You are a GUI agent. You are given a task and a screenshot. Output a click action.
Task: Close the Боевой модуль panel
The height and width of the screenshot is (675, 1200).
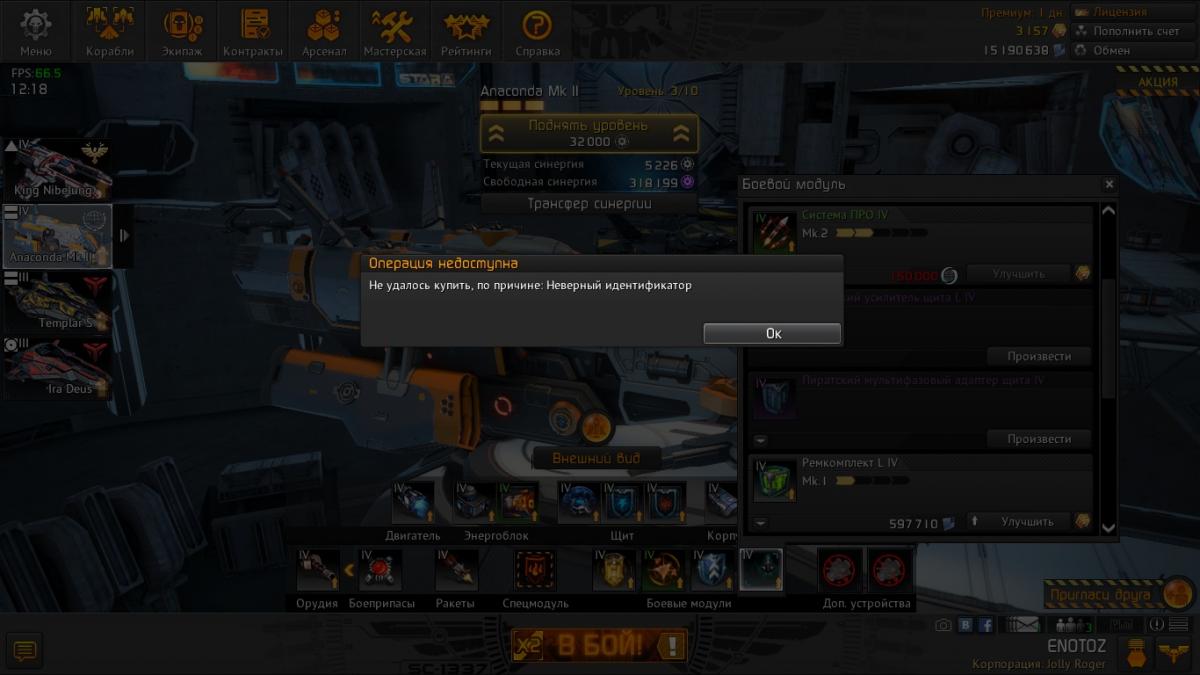click(1109, 184)
